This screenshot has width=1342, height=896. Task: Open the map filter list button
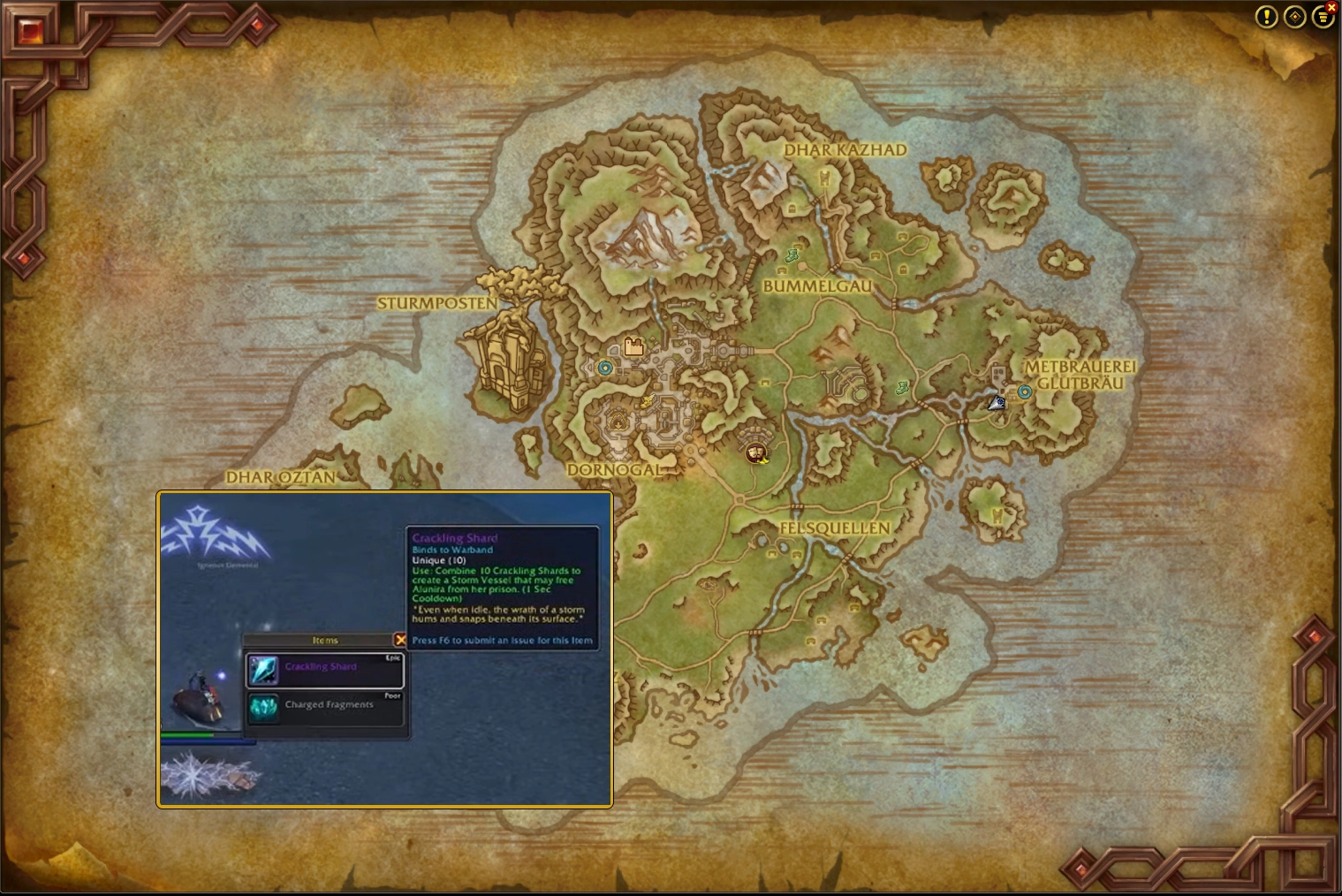pos(1322,18)
